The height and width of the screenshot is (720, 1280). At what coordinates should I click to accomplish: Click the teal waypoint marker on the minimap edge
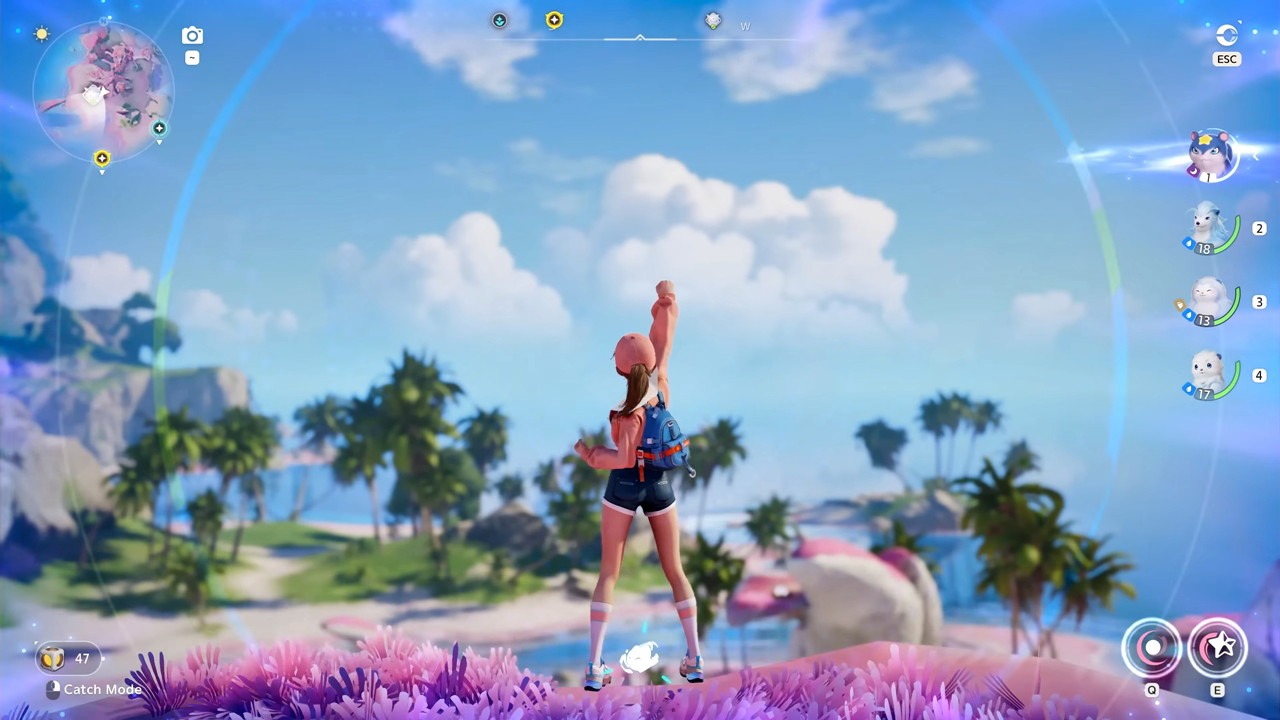pyautogui.click(x=159, y=128)
